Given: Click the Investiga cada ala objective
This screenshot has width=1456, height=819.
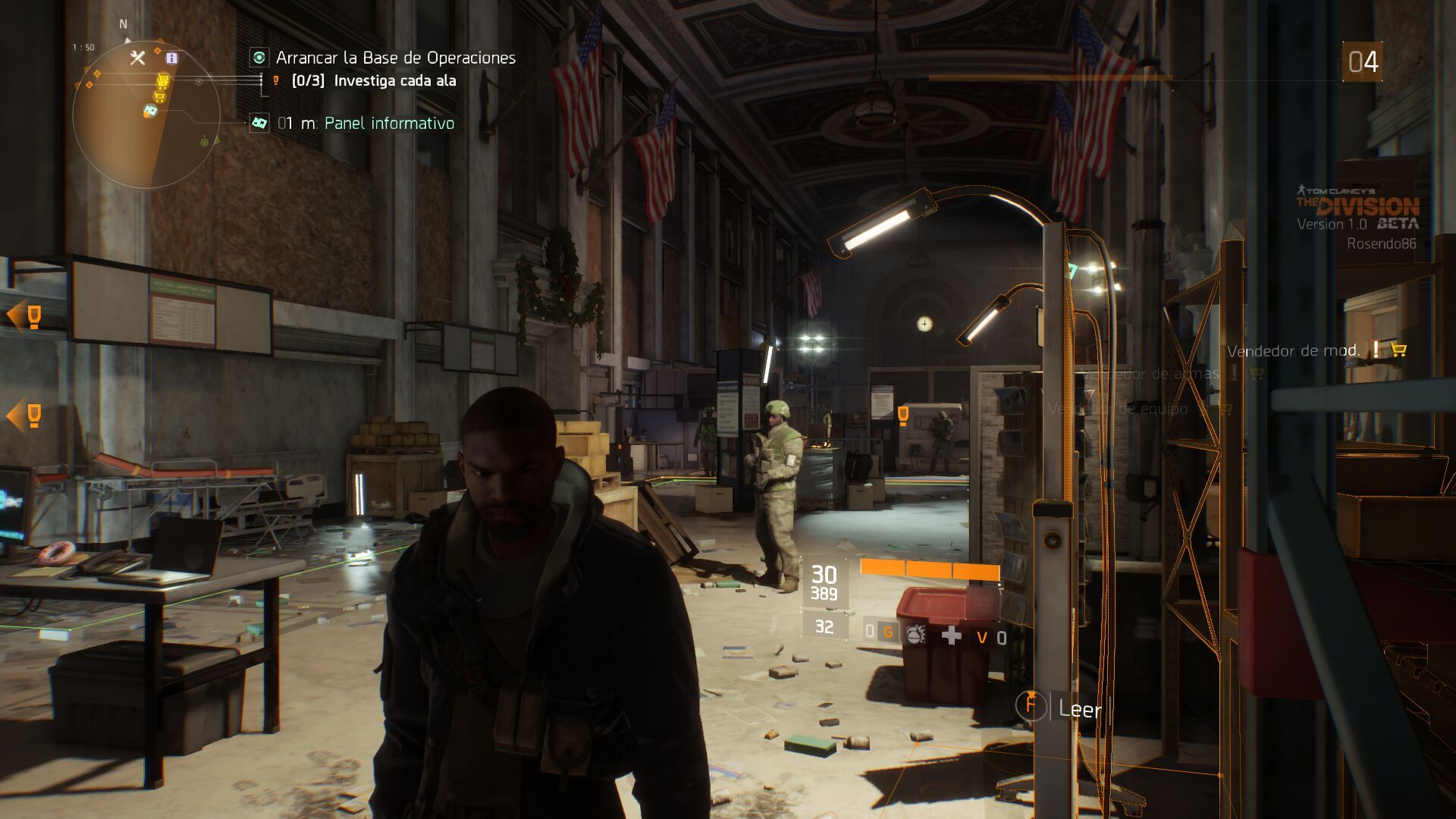Looking at the screenshot, I should [394, 80].
